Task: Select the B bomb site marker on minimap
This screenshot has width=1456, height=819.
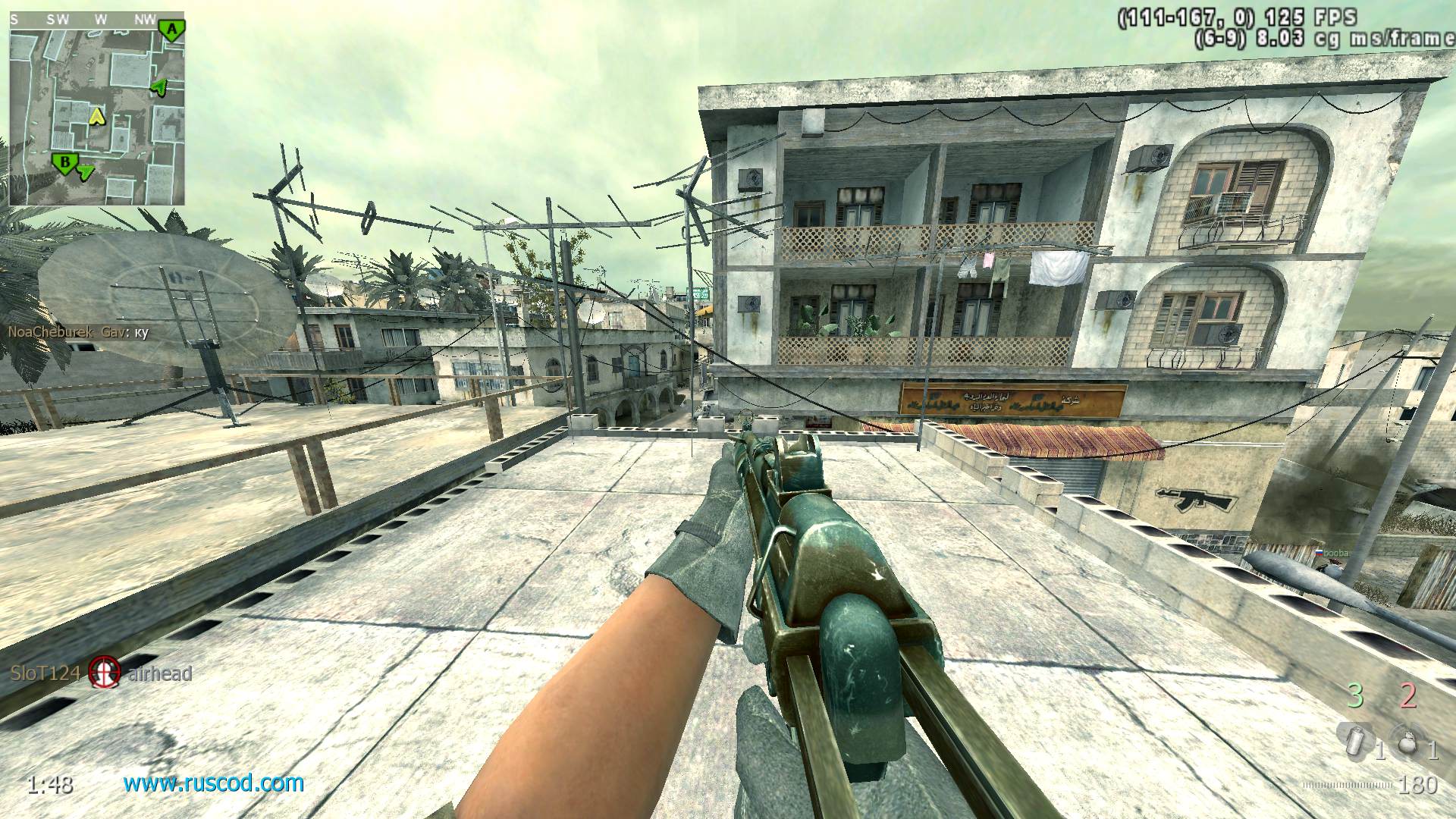Action: 65,162
